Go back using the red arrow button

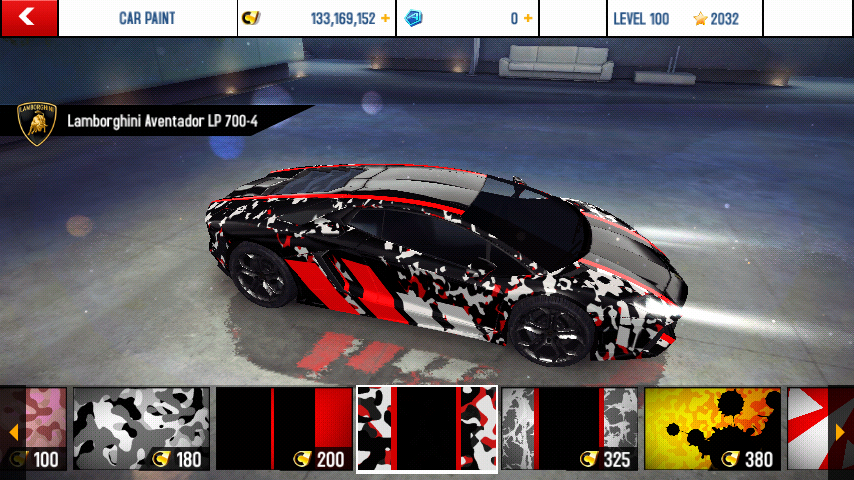[x=28, y=17]
